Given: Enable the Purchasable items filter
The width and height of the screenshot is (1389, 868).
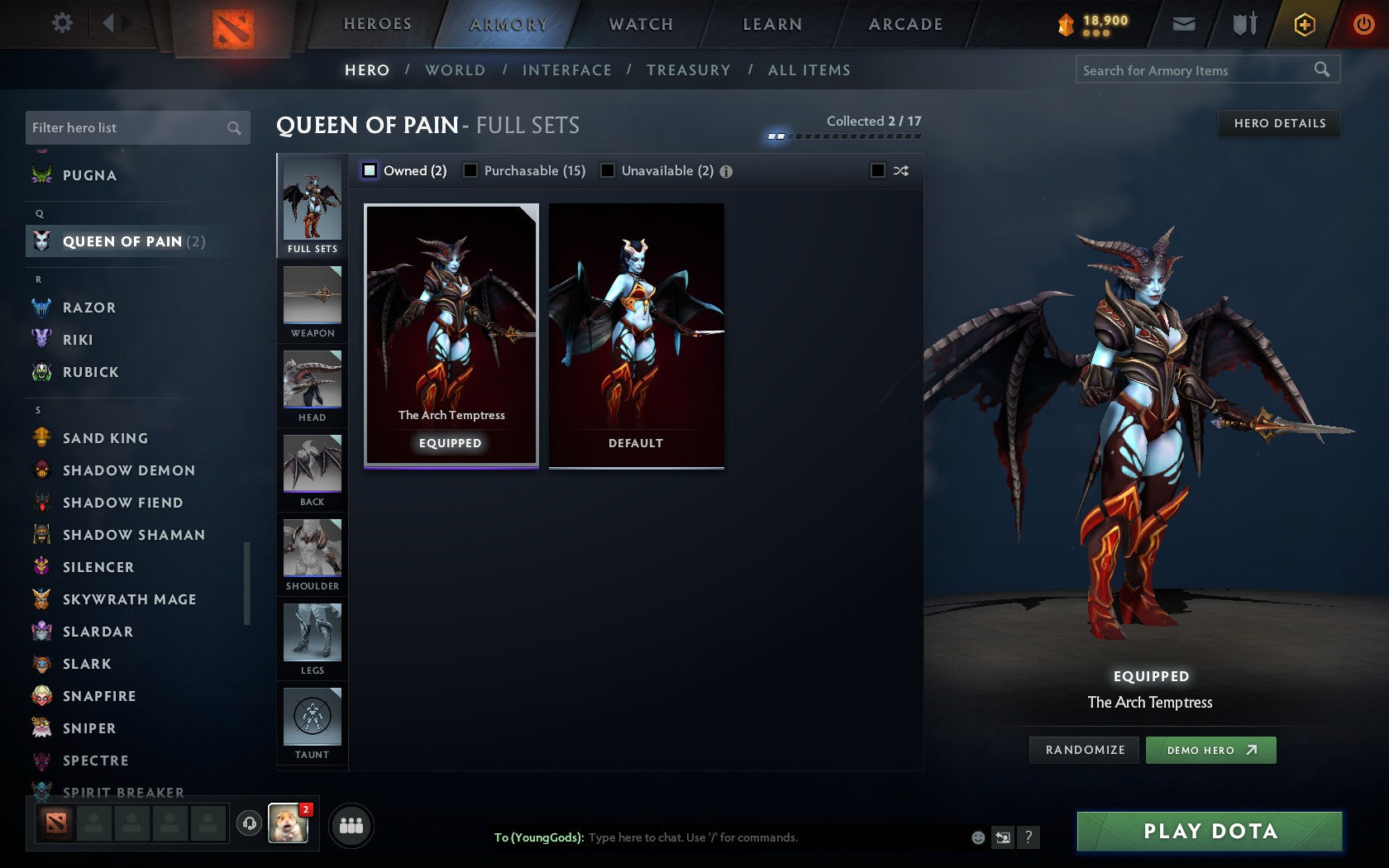Looking at the screenshot, I should point(471,170).
